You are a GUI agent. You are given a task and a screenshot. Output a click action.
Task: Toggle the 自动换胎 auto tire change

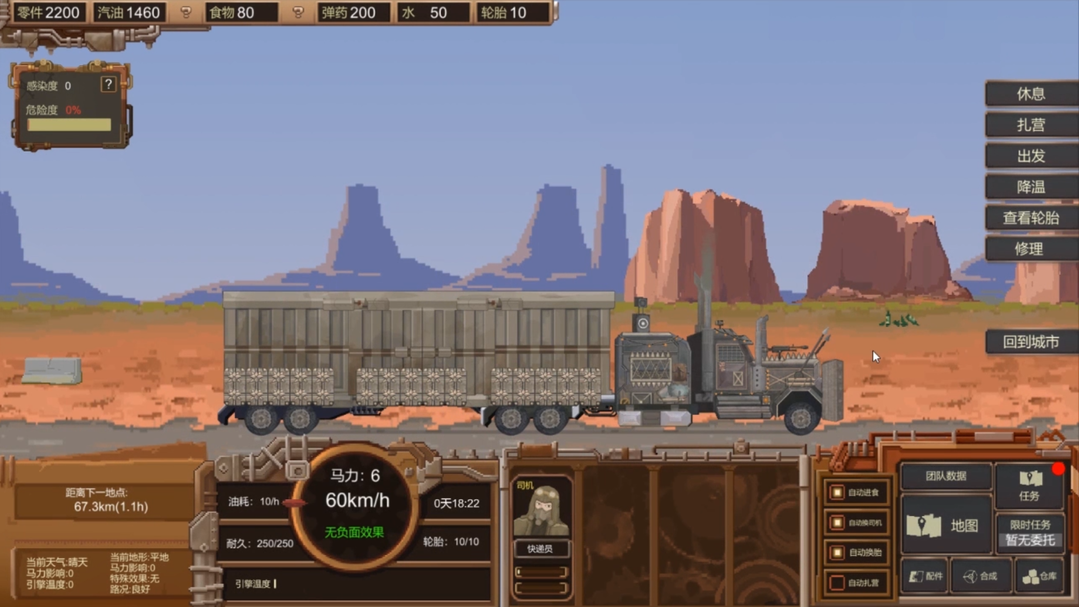click(837, 553)
